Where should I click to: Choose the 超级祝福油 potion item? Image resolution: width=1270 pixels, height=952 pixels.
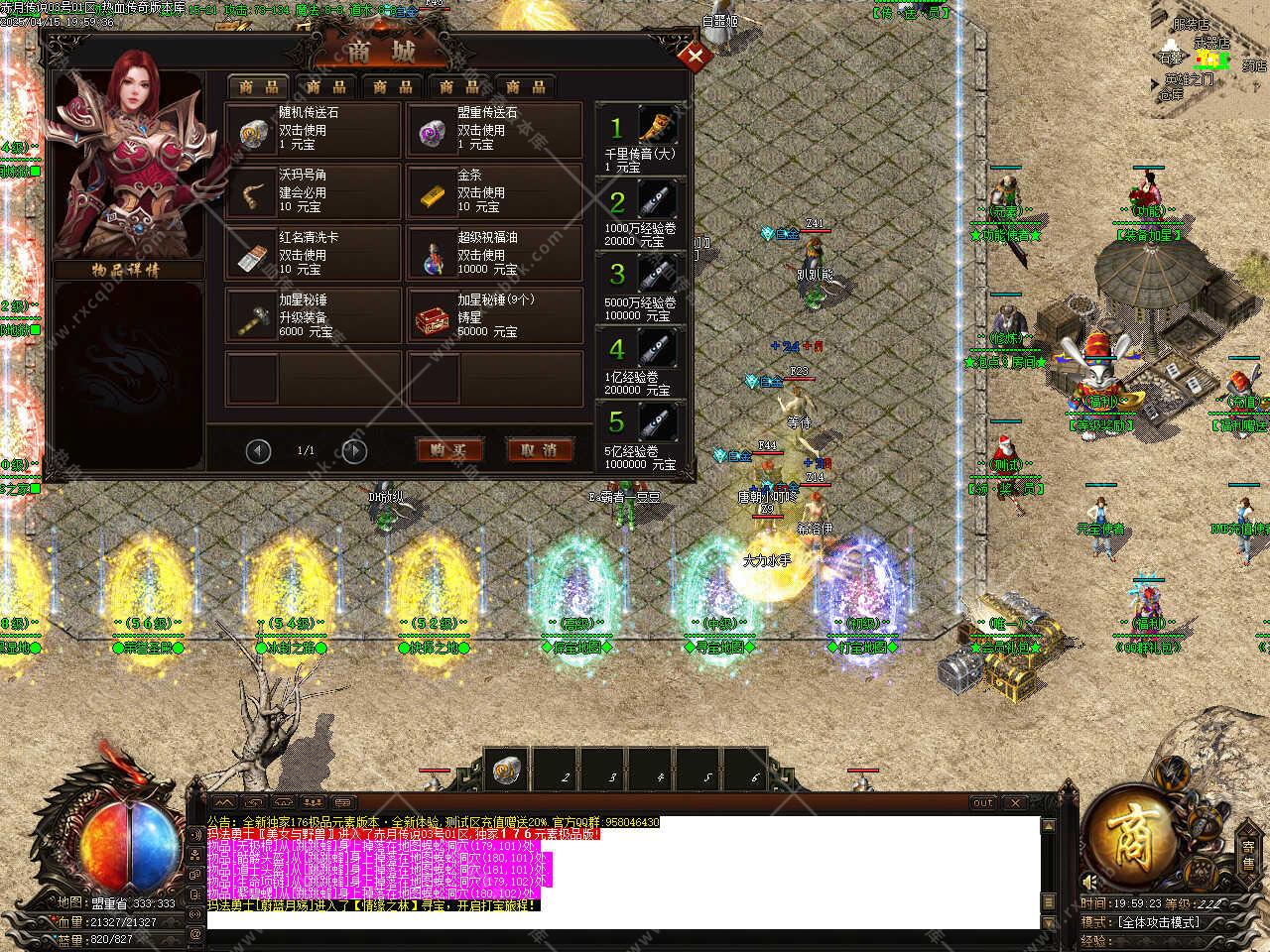493,254
